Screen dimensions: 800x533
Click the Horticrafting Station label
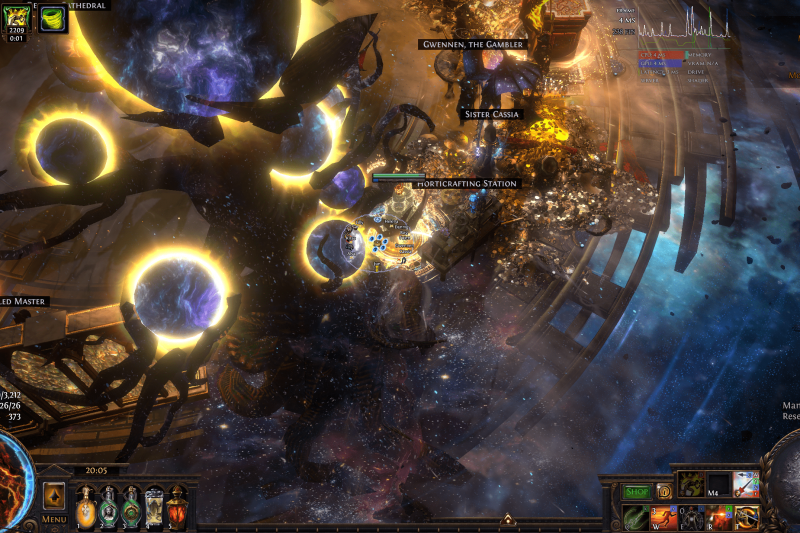click(466, 184)
